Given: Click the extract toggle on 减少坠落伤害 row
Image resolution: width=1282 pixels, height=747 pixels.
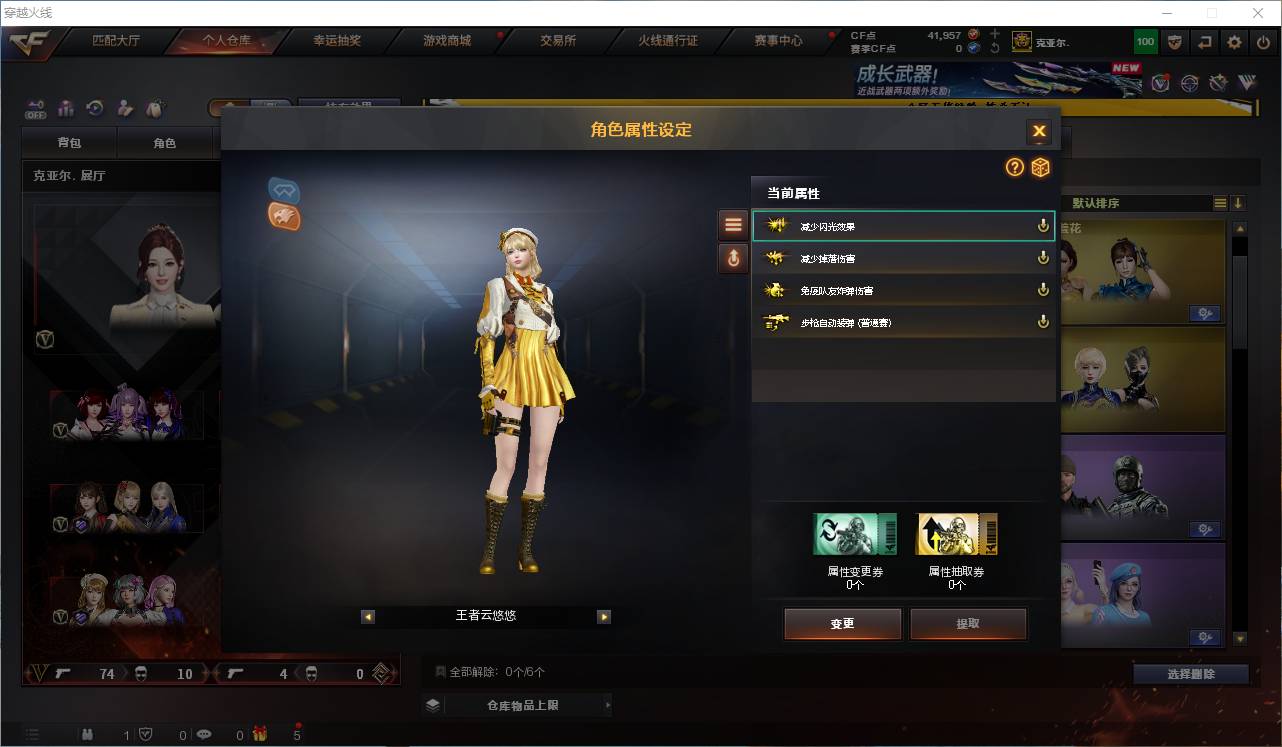Looking at the screenshot, I should point(1042,257).
